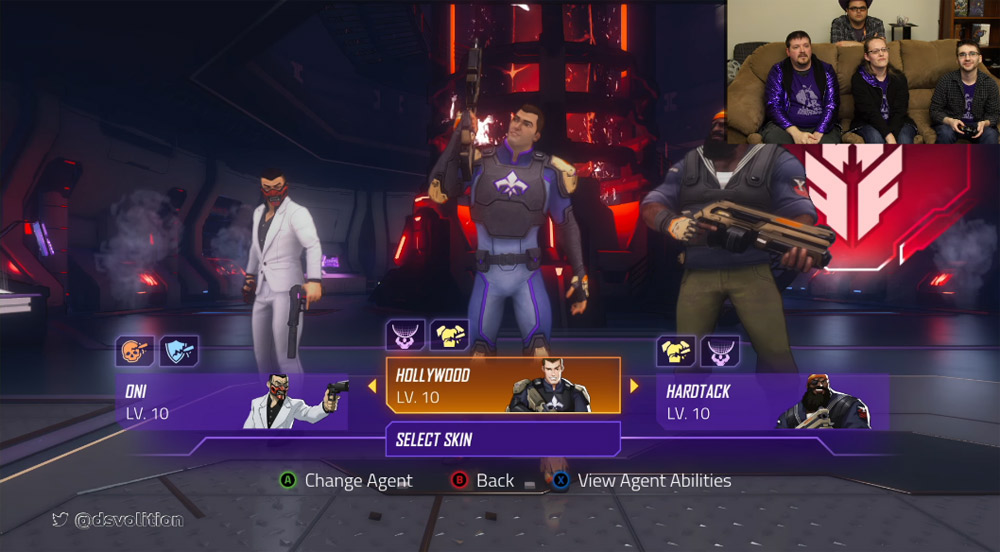Screen dimensions: 1000x552
Task: Open the @dsvolition Twitter handle
Action: pyautogui.click(x=118, y=519)
